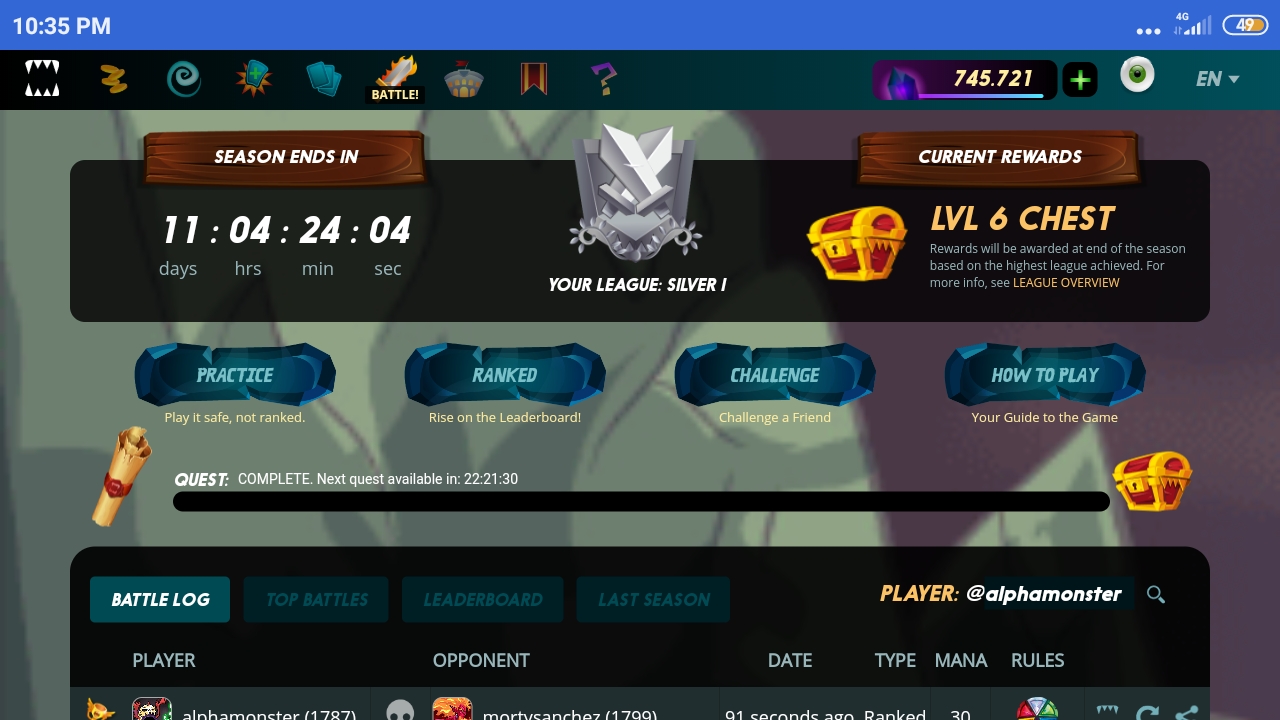
Task: Select the red guild banner icon
Action: click(x=533, y=79)
